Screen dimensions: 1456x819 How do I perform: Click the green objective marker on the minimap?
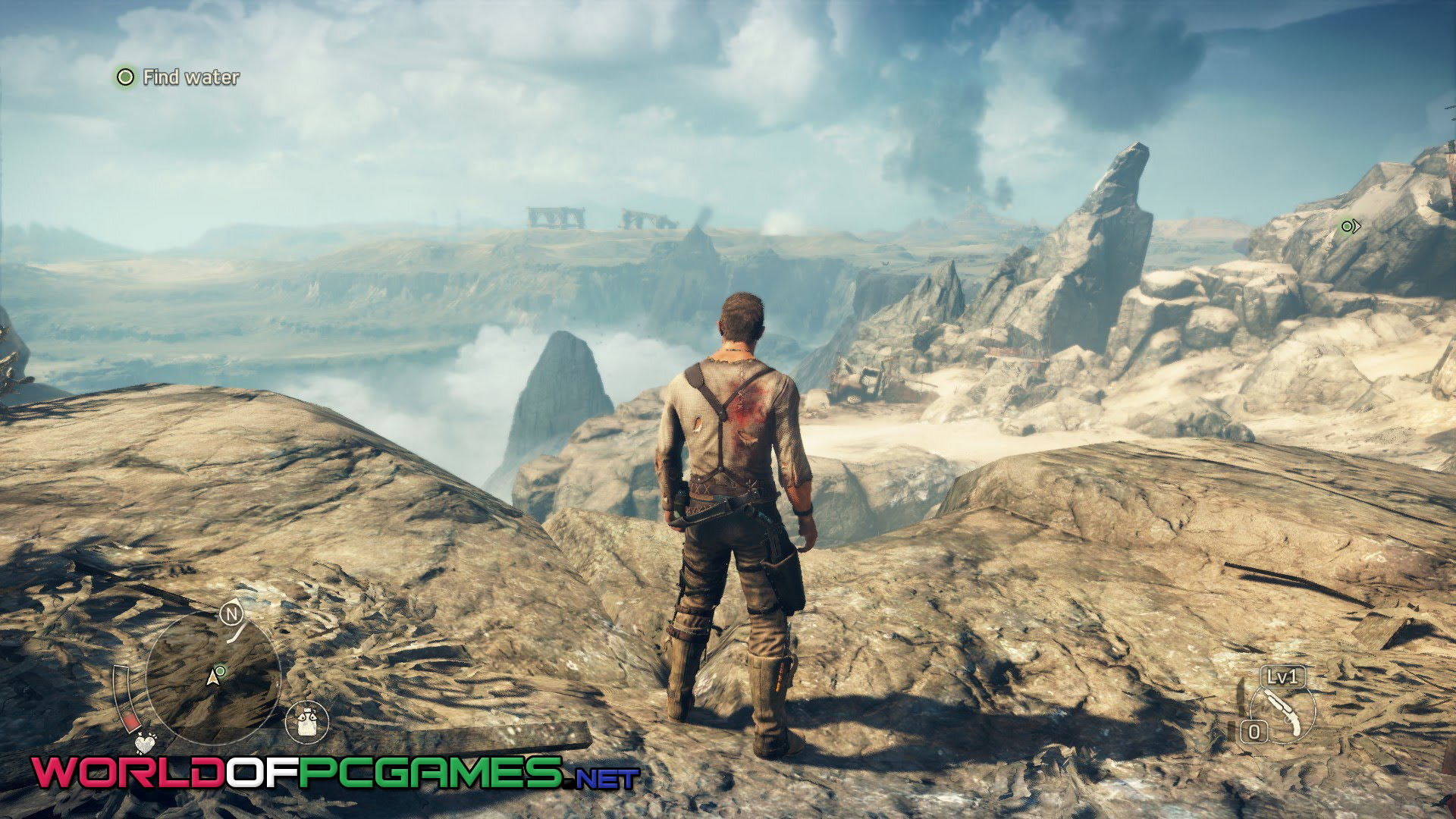pyautogui.click(x=221, y=670)
